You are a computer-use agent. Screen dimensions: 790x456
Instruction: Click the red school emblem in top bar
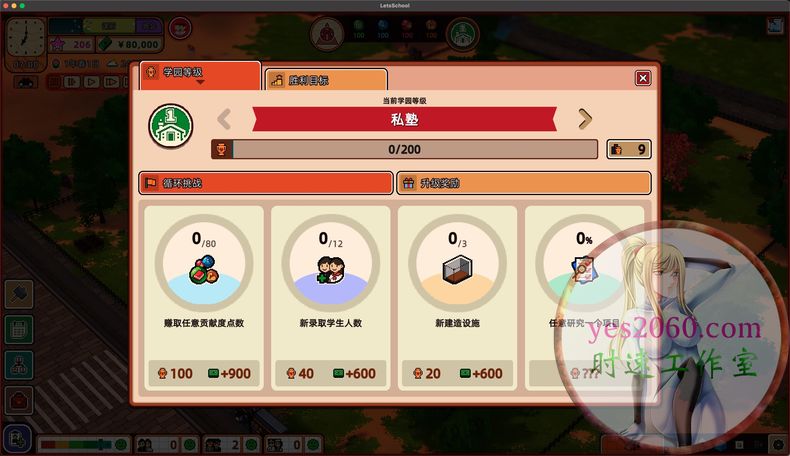pyautogui.click(x=326, y=34)
